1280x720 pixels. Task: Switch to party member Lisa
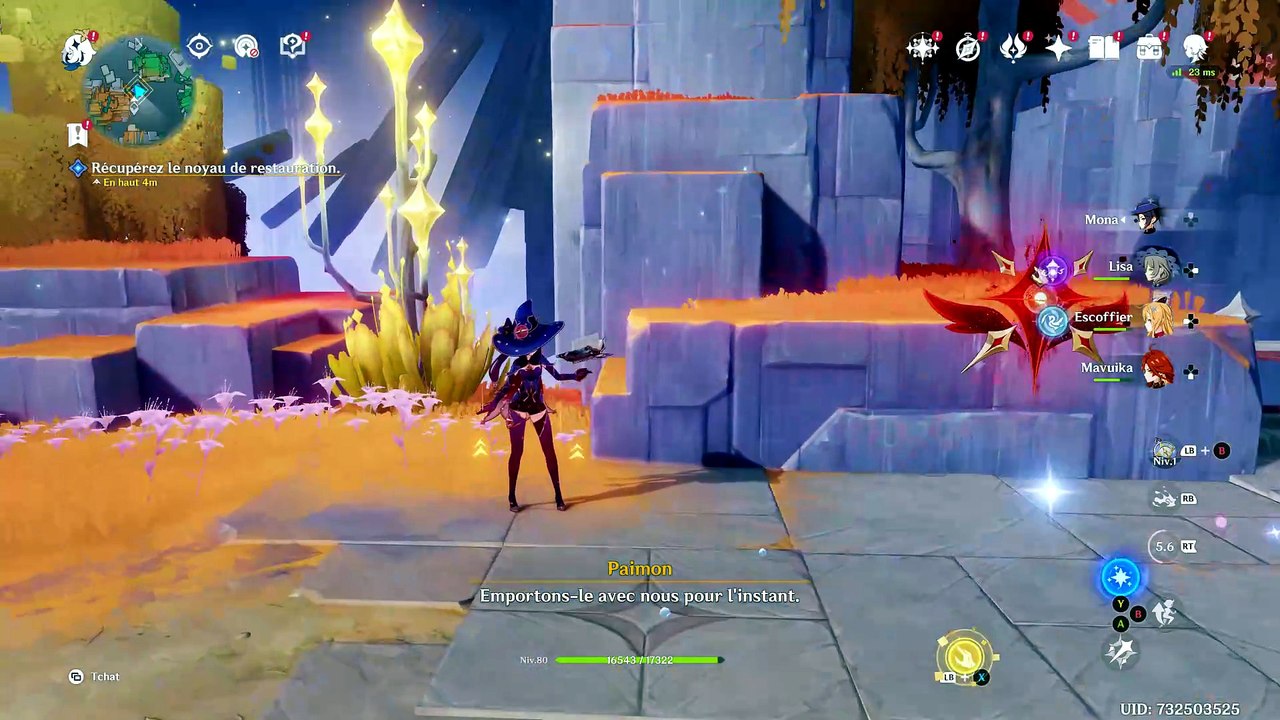[x=1157, y=268]
